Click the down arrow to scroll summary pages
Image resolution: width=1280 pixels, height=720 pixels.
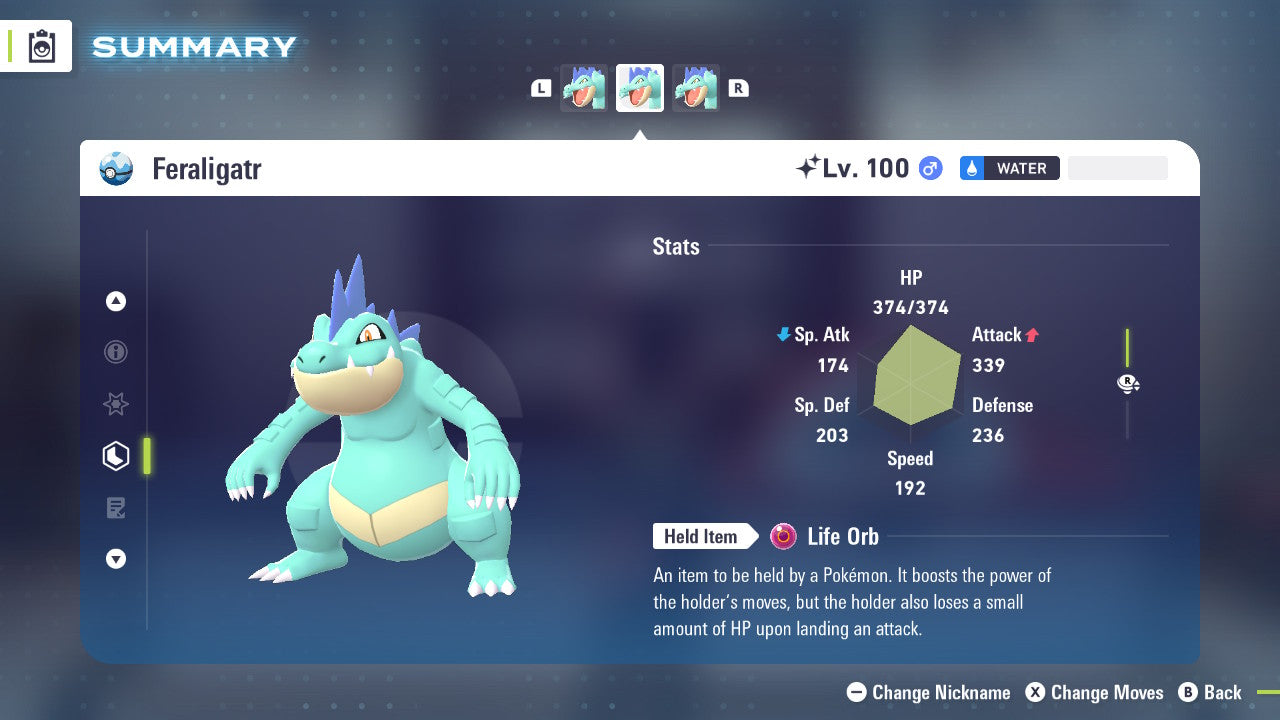[115, 559]
